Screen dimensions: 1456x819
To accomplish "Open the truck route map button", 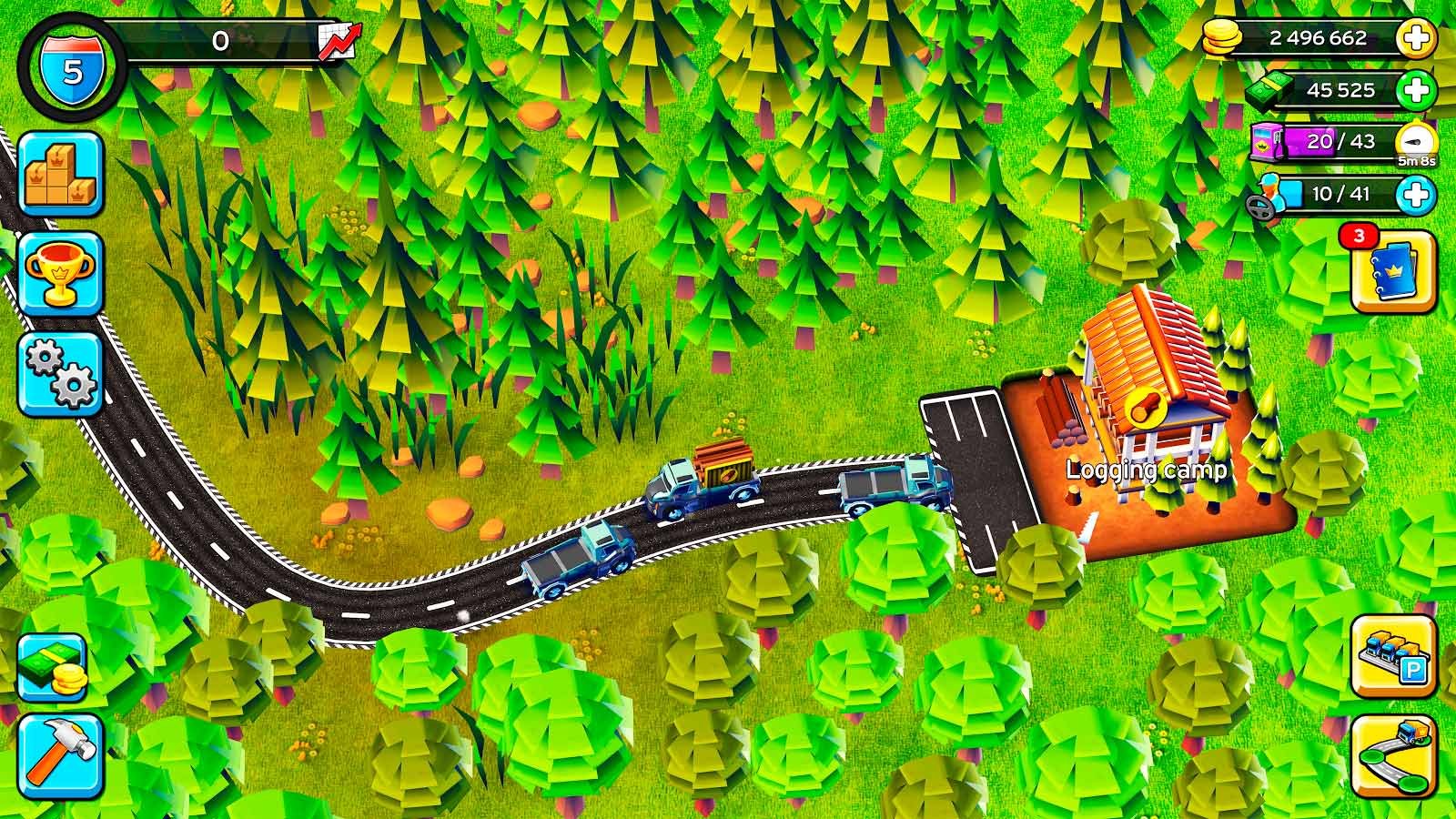I will pyautogui.click(x=1393, y=756).
